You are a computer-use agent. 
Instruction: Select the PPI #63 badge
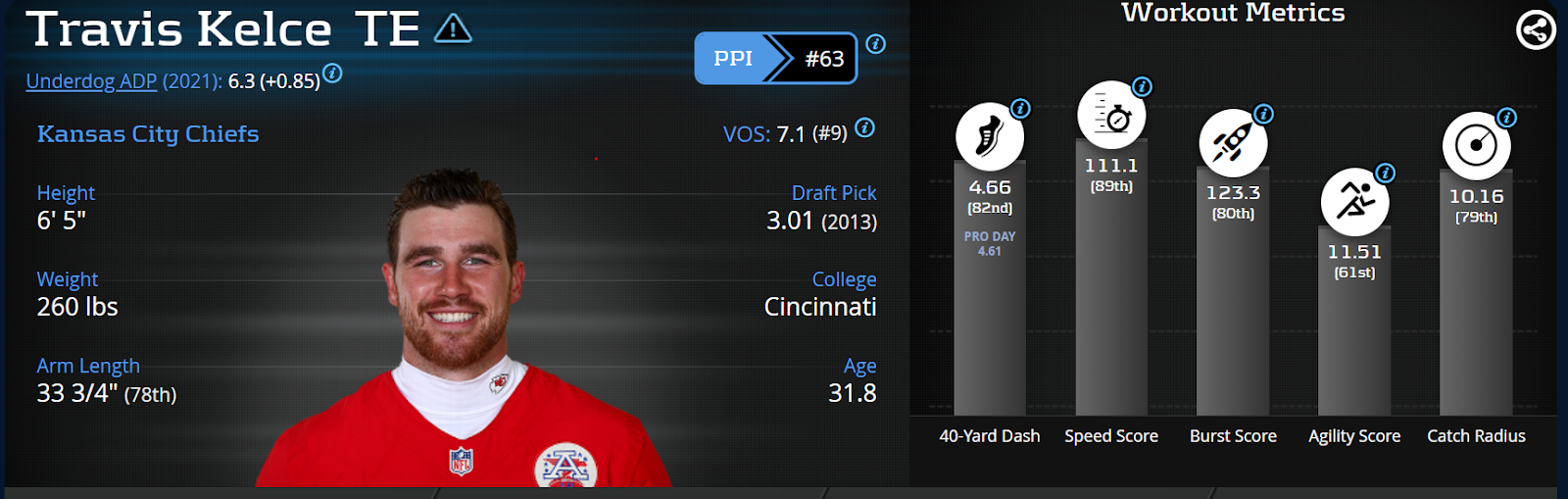[775, 59]
